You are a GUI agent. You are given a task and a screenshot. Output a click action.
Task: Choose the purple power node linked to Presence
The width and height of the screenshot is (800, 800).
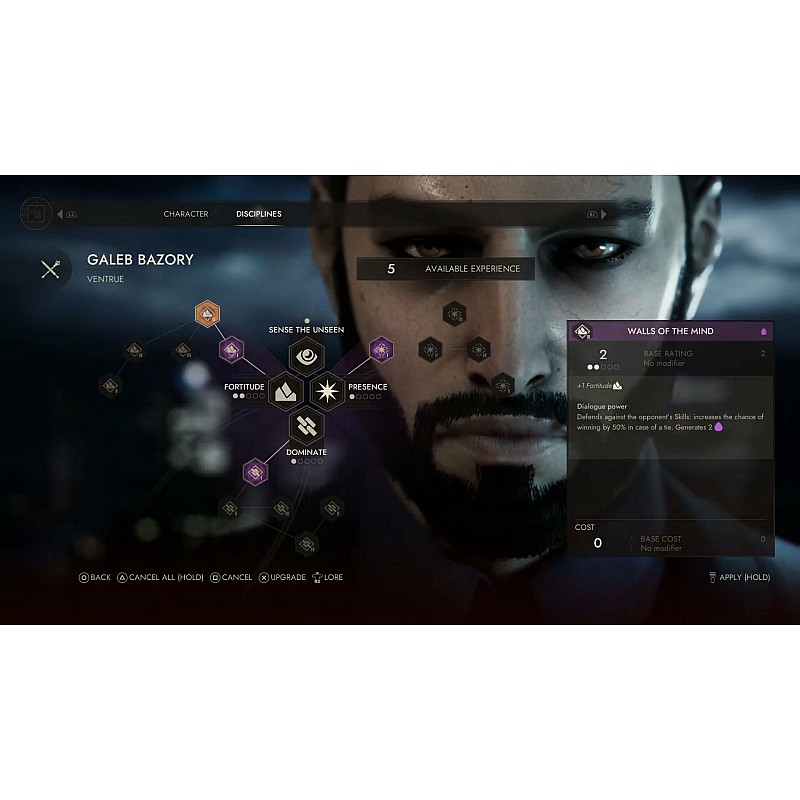(x=381, y=349)
